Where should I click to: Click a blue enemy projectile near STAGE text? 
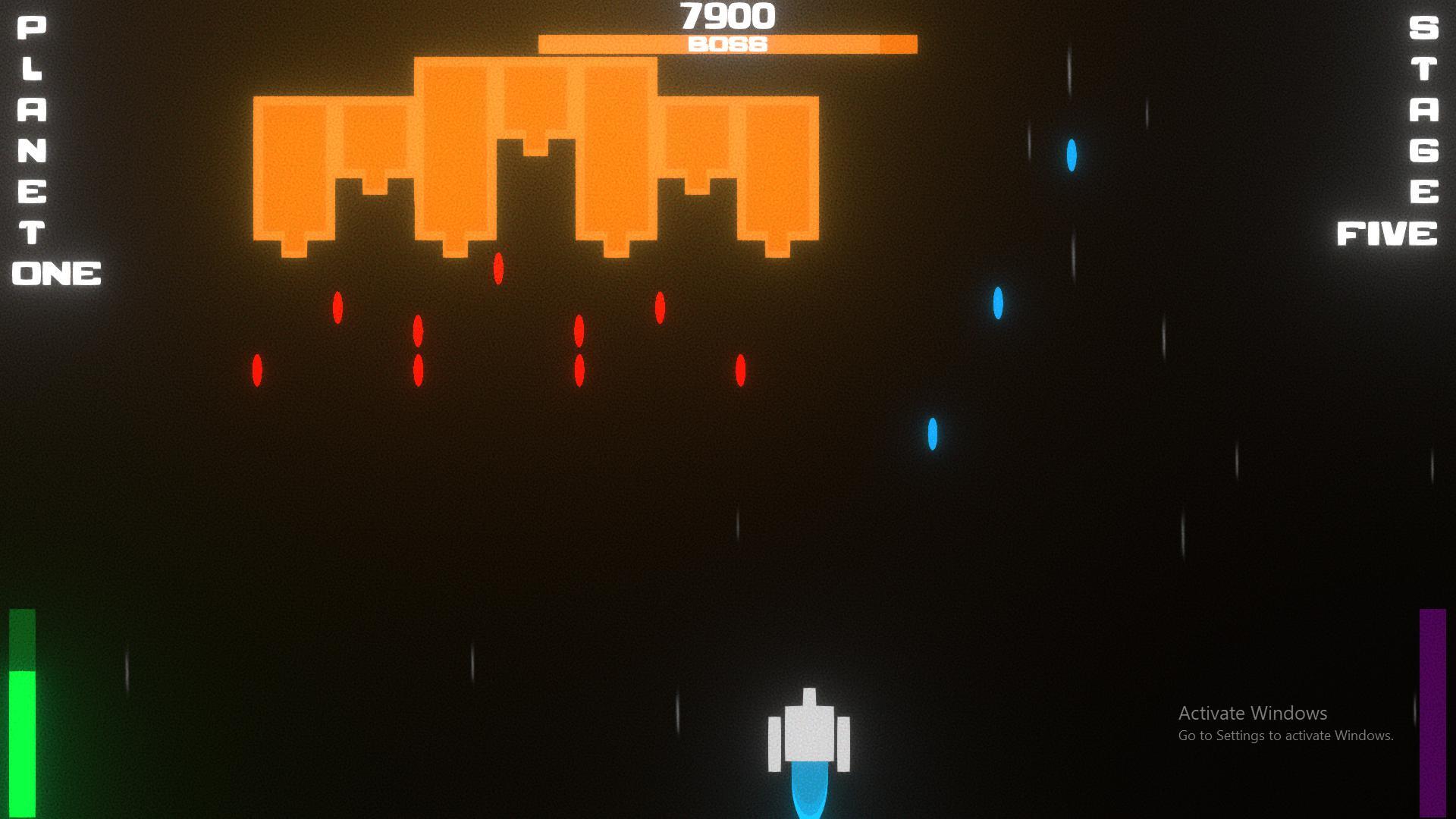pos(1072,155)
